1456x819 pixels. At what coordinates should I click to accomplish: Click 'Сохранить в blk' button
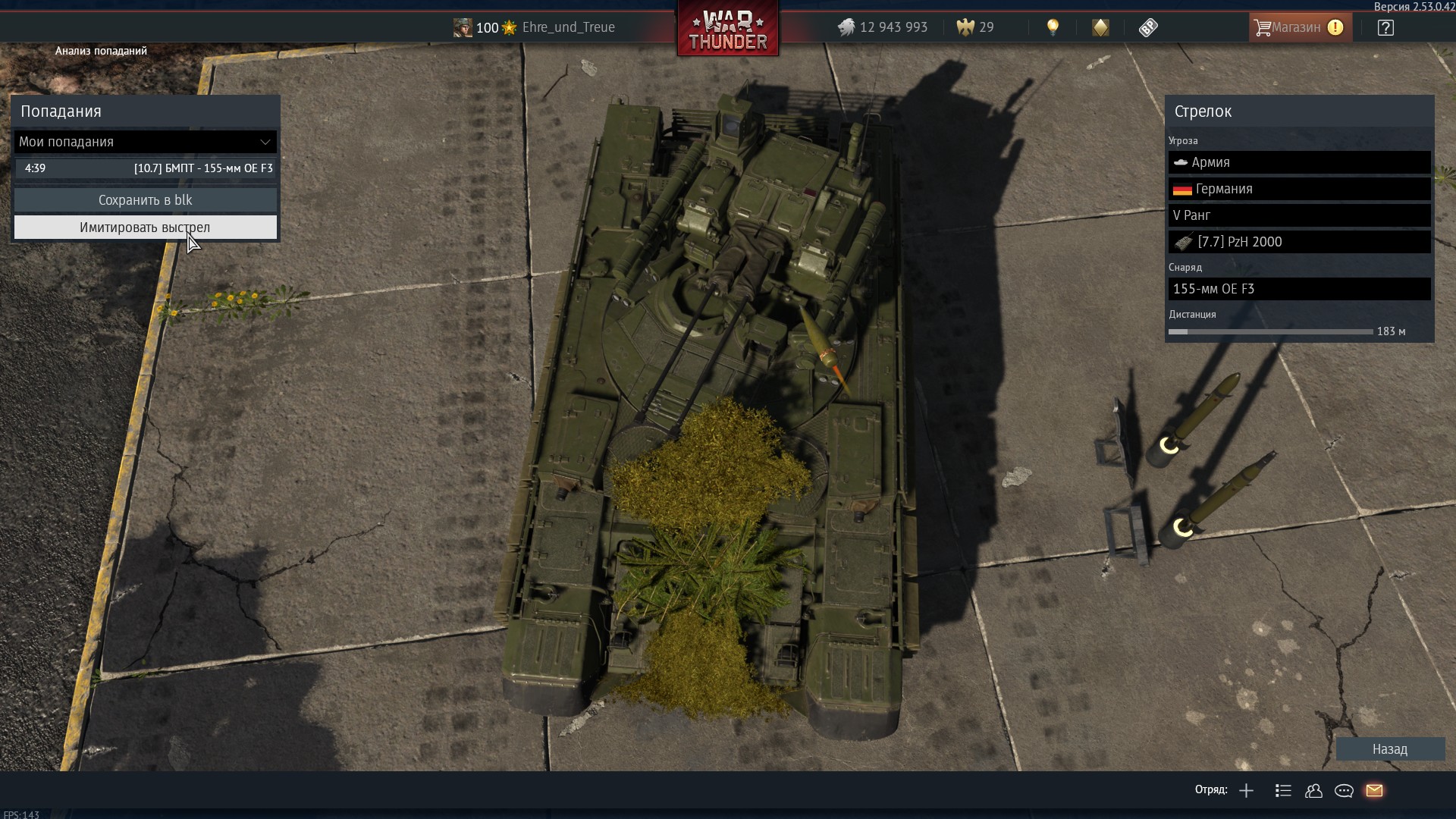pyautogui.click(x=145, y=200)
